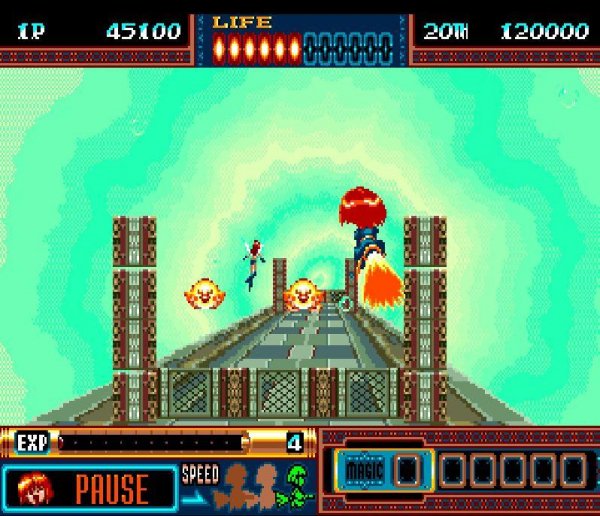Choose the green speed figure icon
This screenshot has width=600, height=516.
click(298, 486)
